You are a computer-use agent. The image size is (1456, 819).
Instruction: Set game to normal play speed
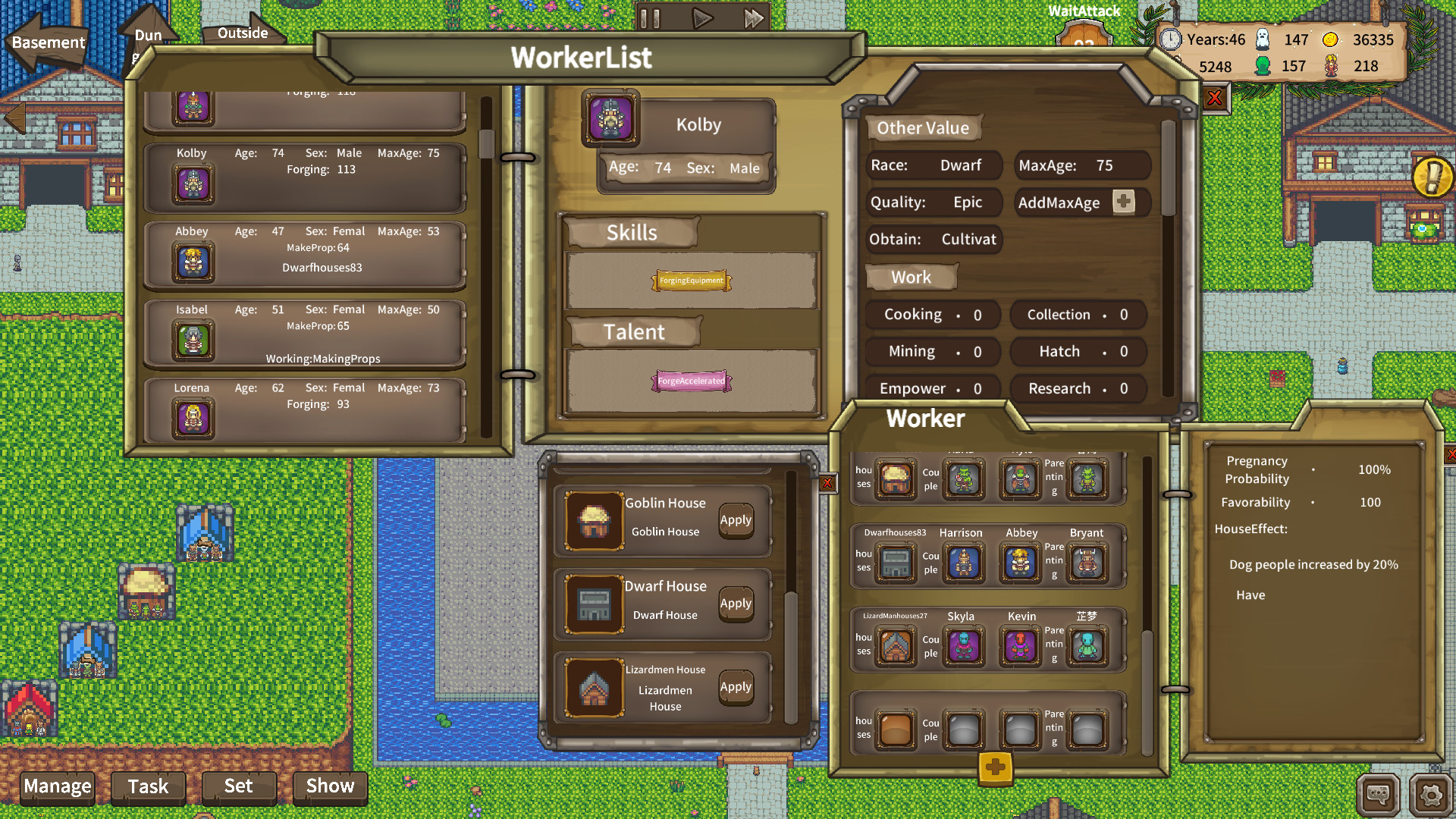coord(702,18)
